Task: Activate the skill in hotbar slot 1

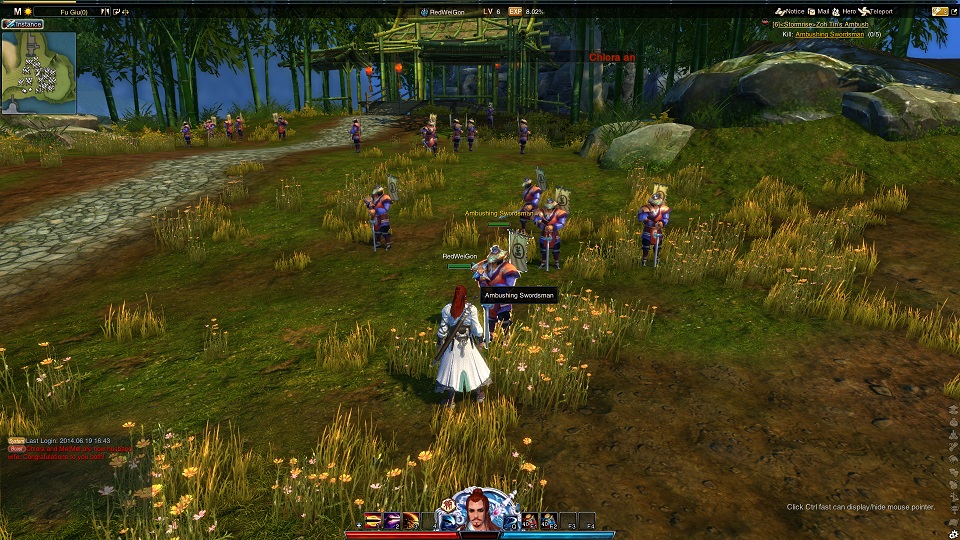Action: pos(372,520)
